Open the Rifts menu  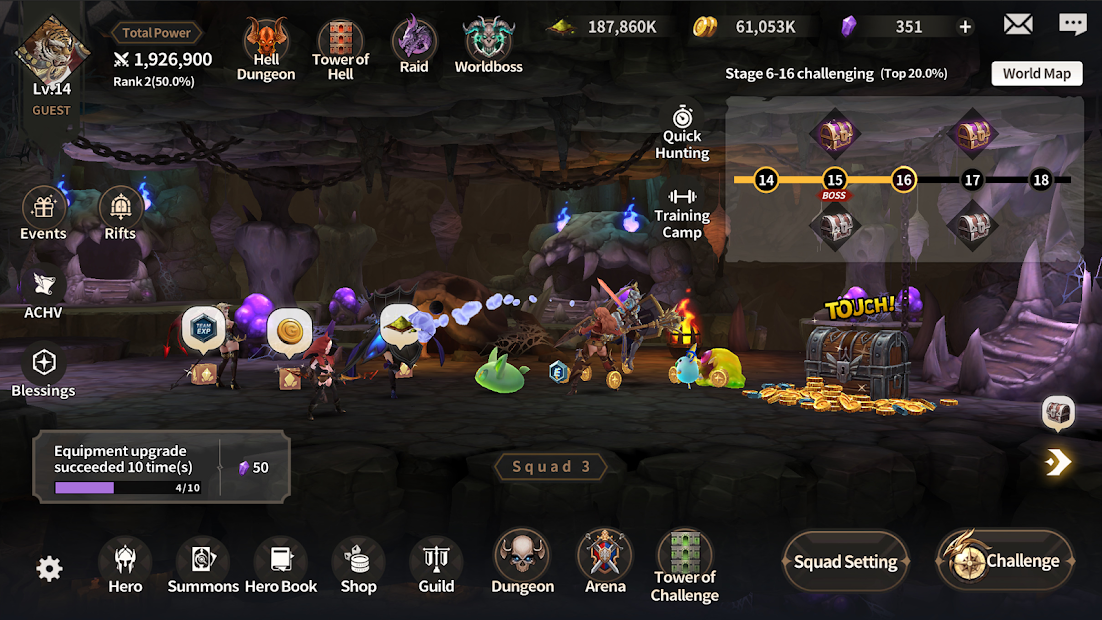point(120,214)
